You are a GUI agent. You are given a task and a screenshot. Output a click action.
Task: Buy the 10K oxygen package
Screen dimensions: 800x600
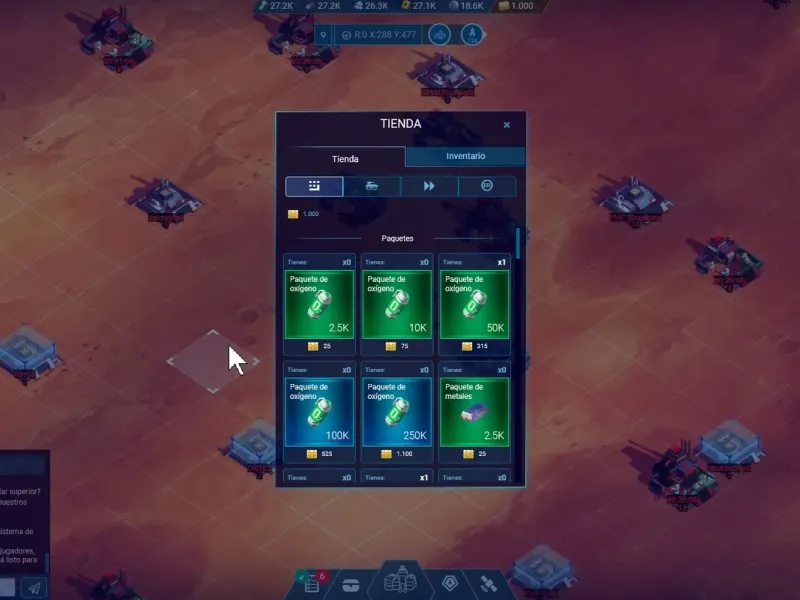tap(396, 304)
